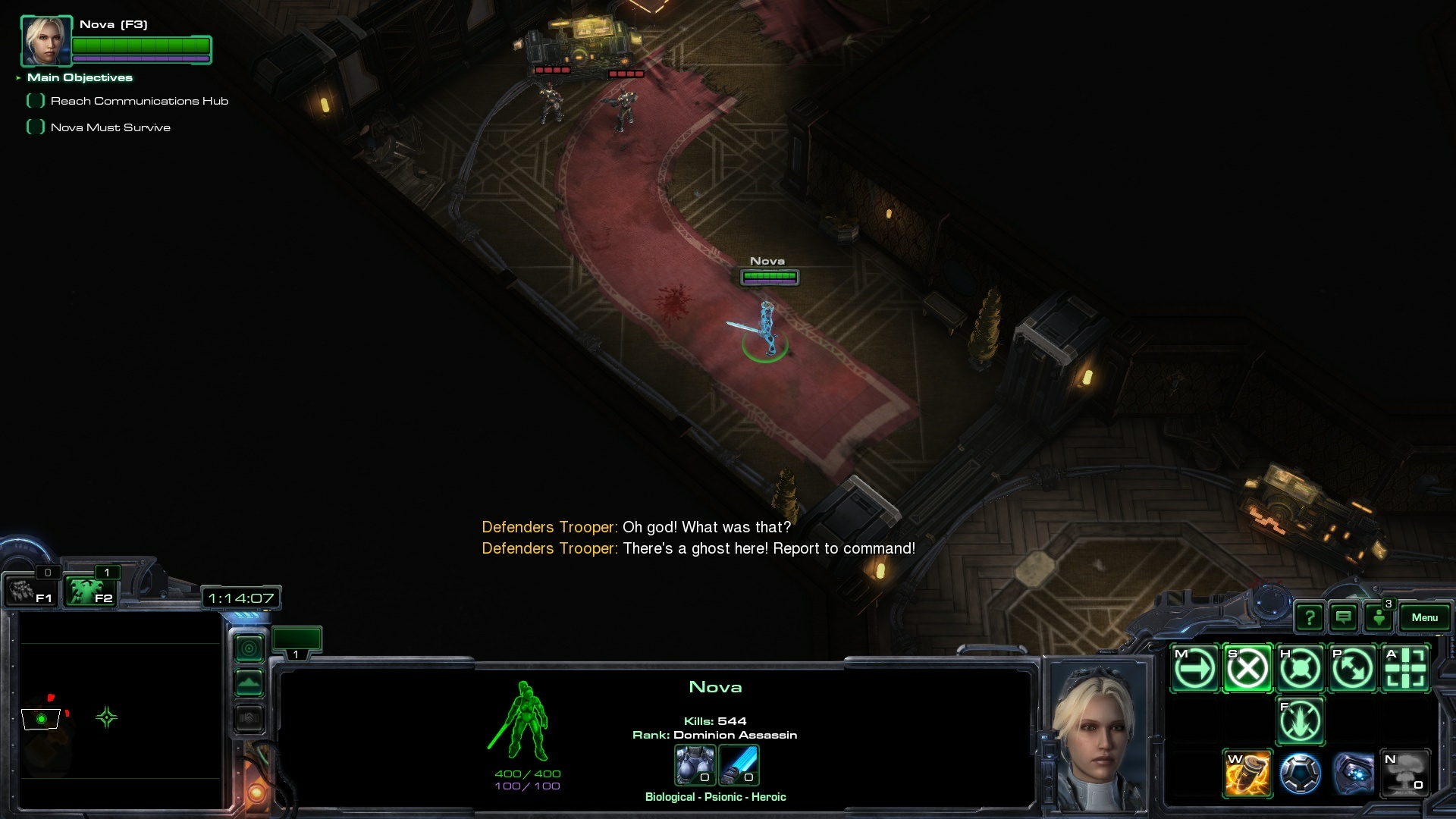This screenshot has height=819, width=1456.
Task: Select Nova's hero portrait in top corner
Action: (x=46, y=41)
